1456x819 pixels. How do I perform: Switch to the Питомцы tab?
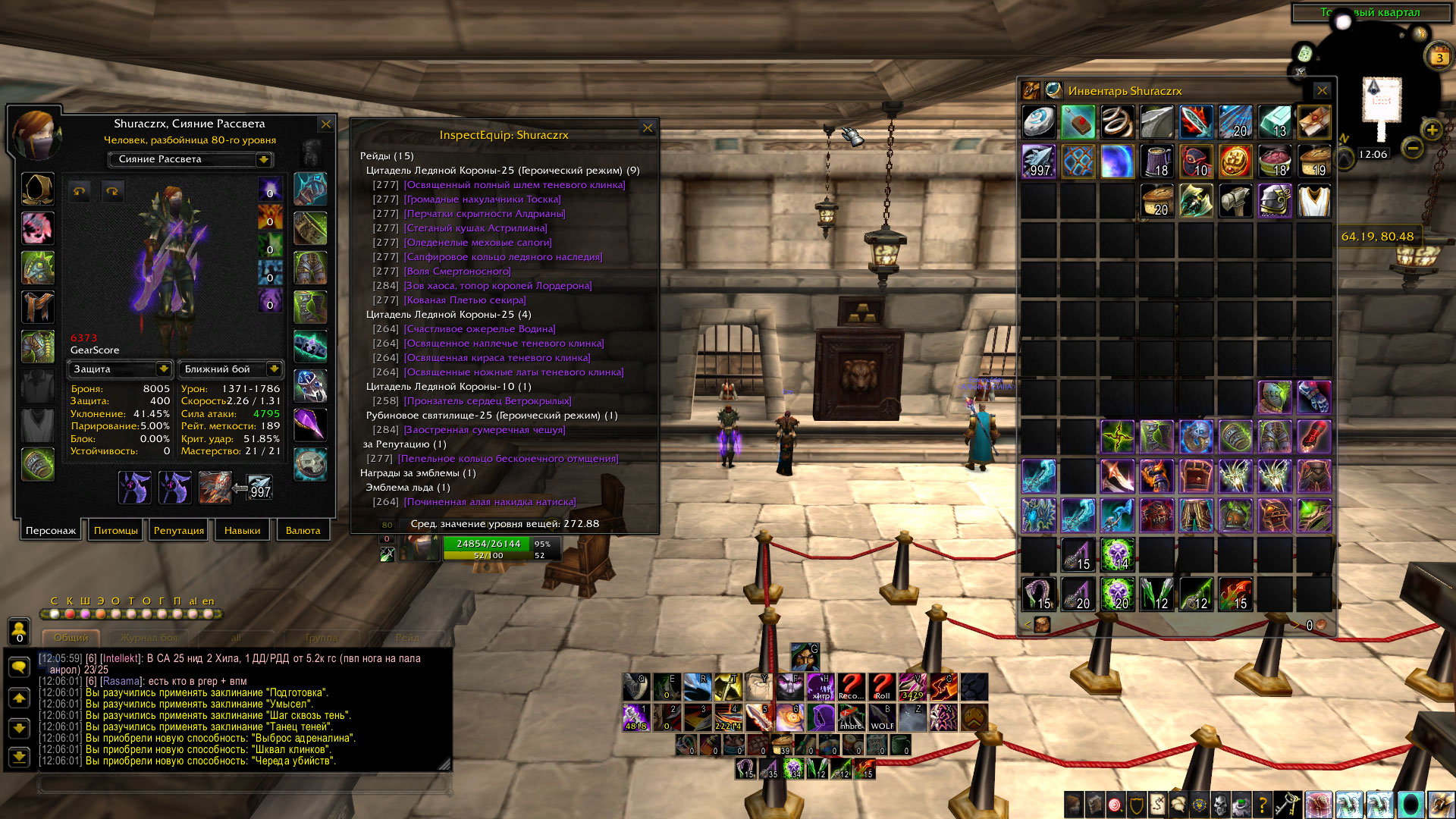pos(116,530)
